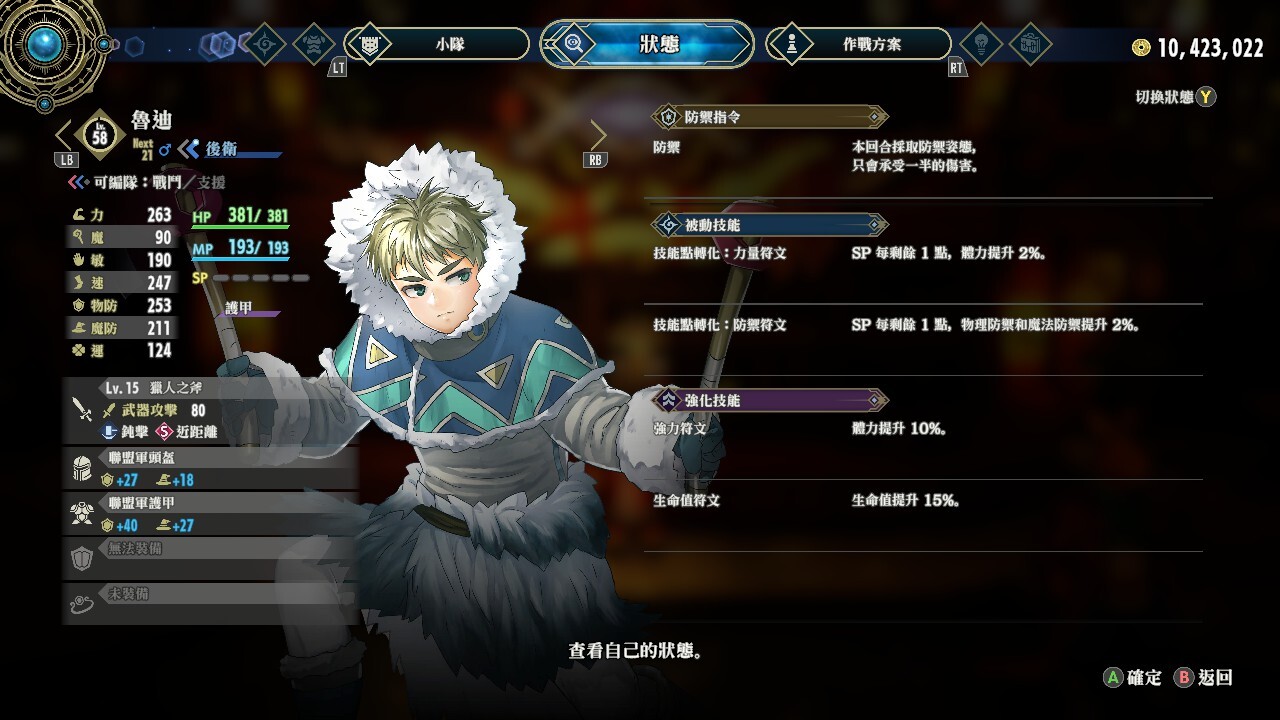
Task: Select the 強力符文 enhancement skill
Action: point(922,429)
